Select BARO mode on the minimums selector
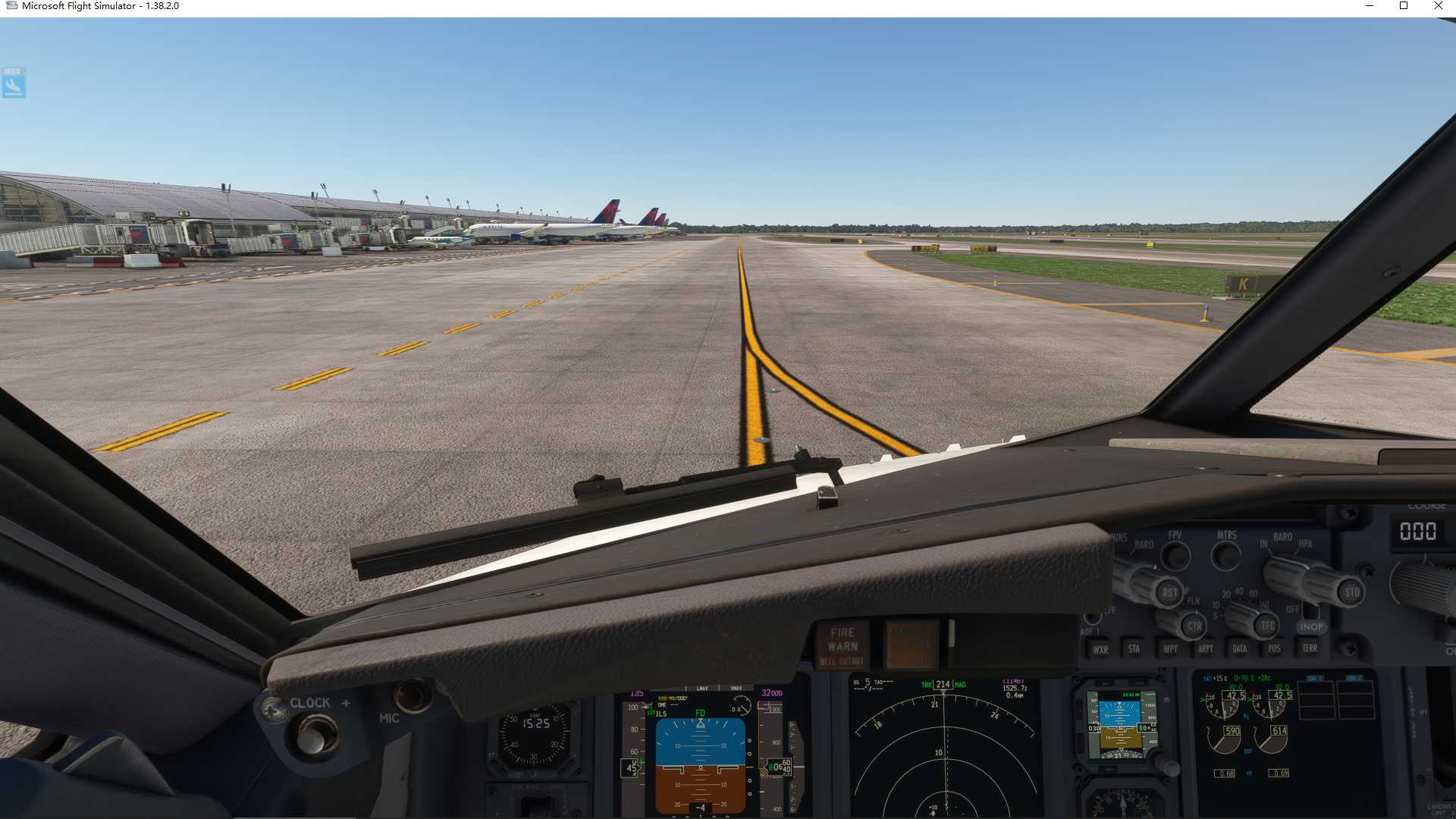 click(1144, 544)
